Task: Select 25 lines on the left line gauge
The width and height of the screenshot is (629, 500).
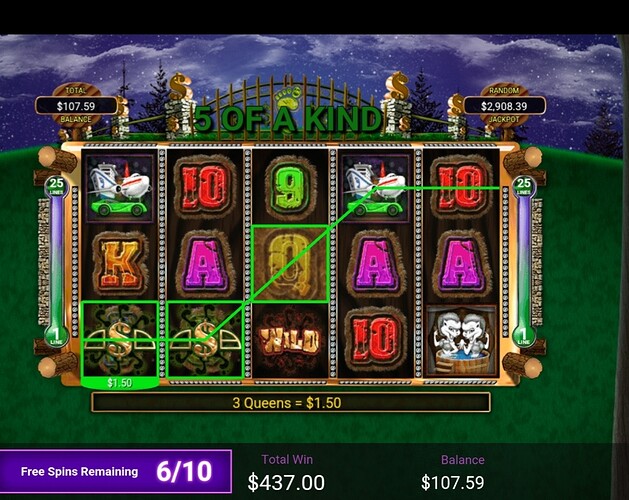Action: (54, 186)
